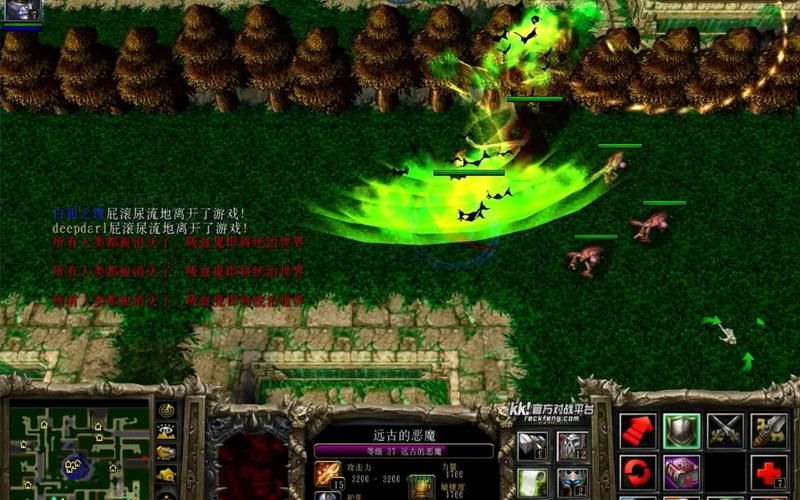The width and height of the screenshot is (800, 500).
Task: Use the green scroll inventory item
Action: pos(532,483)
